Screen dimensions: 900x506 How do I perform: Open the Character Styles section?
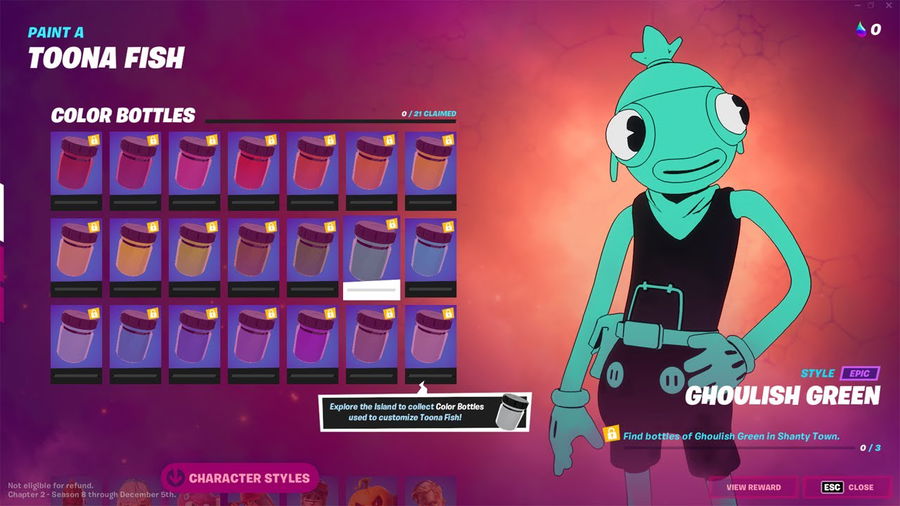239,478
